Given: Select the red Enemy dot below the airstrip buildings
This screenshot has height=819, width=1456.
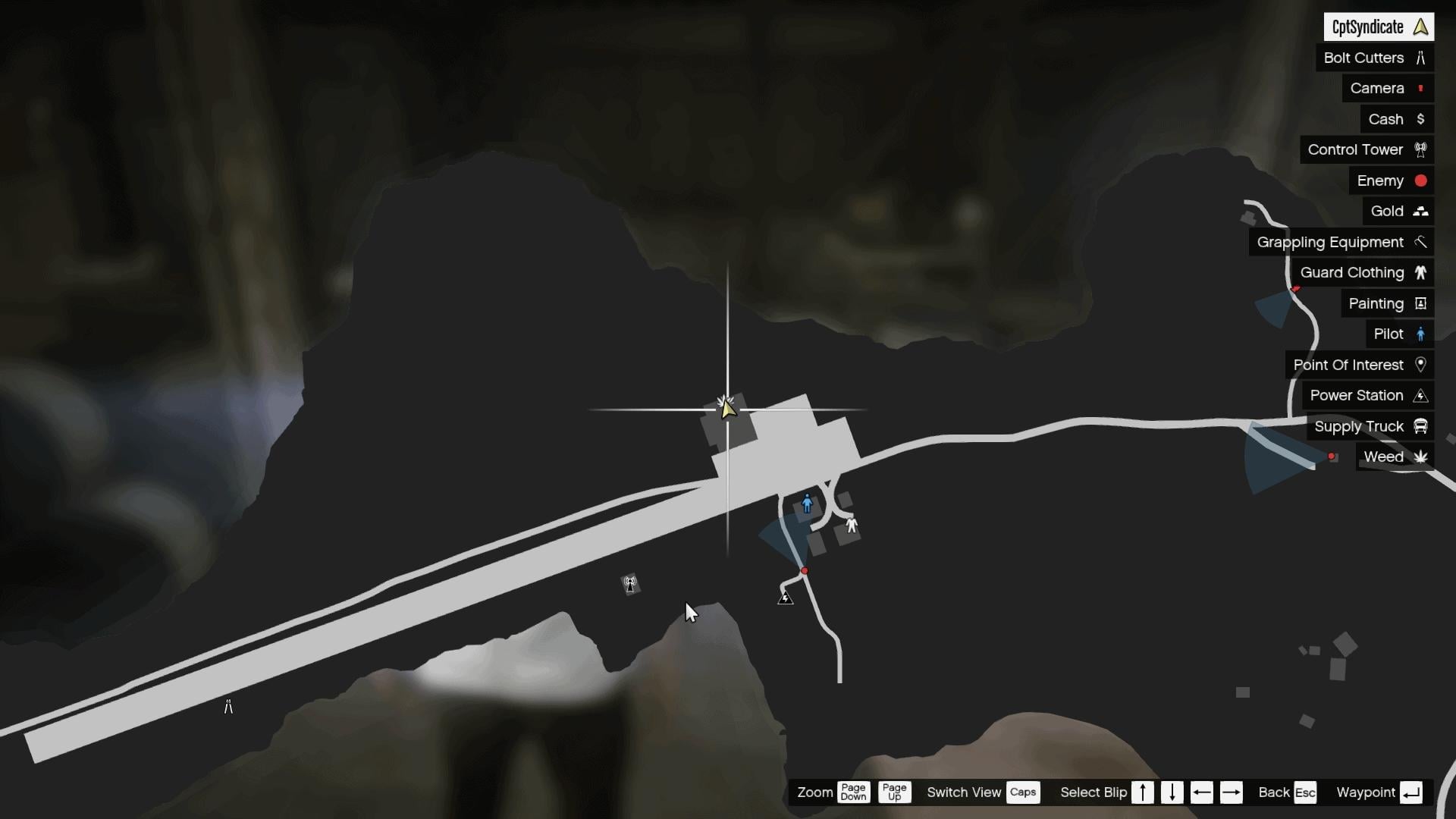Looking at the screenshot, I should (x=805, y=570).
